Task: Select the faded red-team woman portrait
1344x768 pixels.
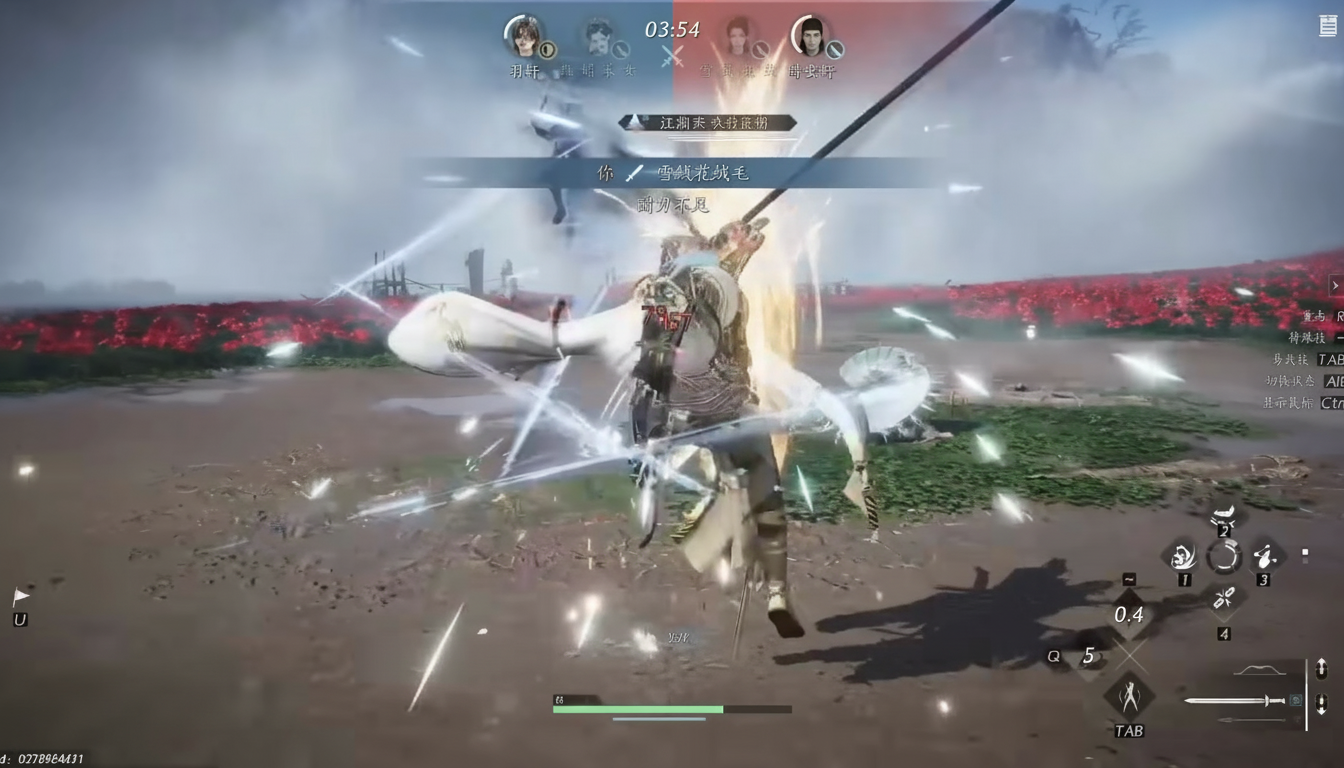Action: click(739, 38)
